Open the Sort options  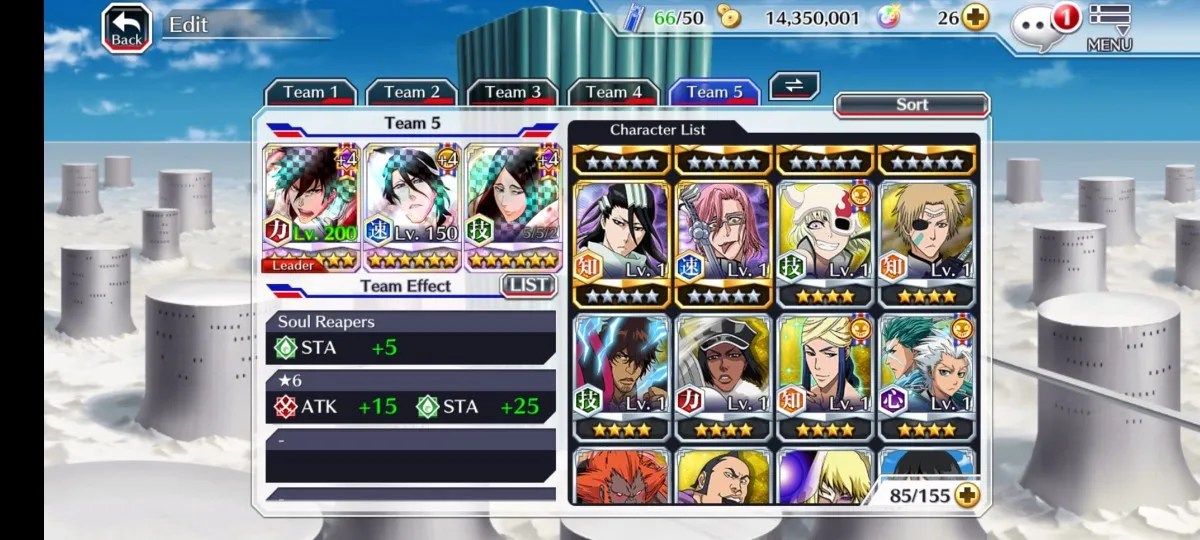pos(911,105)
